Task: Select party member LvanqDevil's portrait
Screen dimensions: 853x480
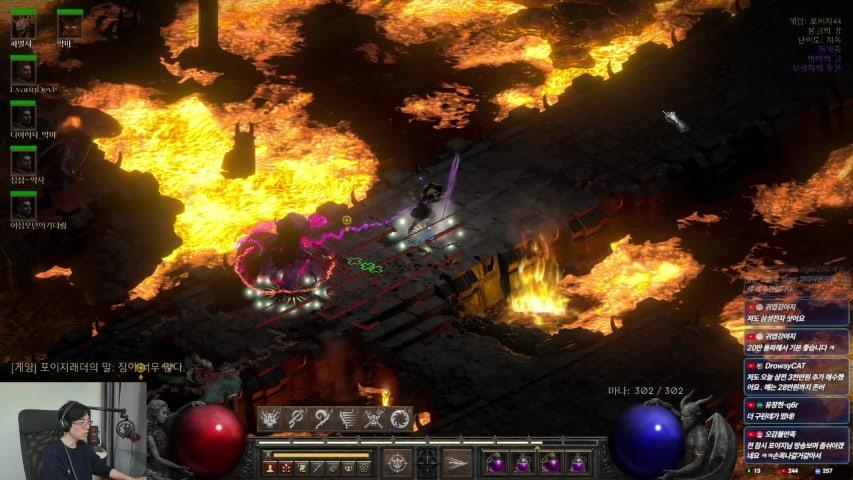Action: click(x=23, y=70)
